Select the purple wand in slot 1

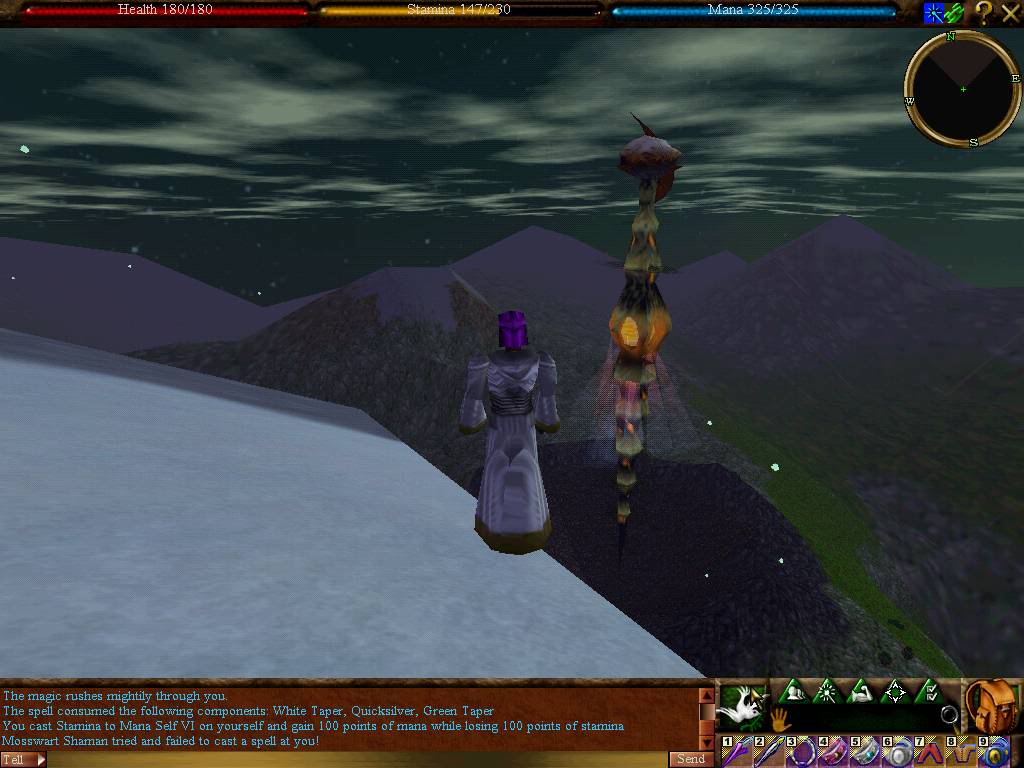point(737,752)
